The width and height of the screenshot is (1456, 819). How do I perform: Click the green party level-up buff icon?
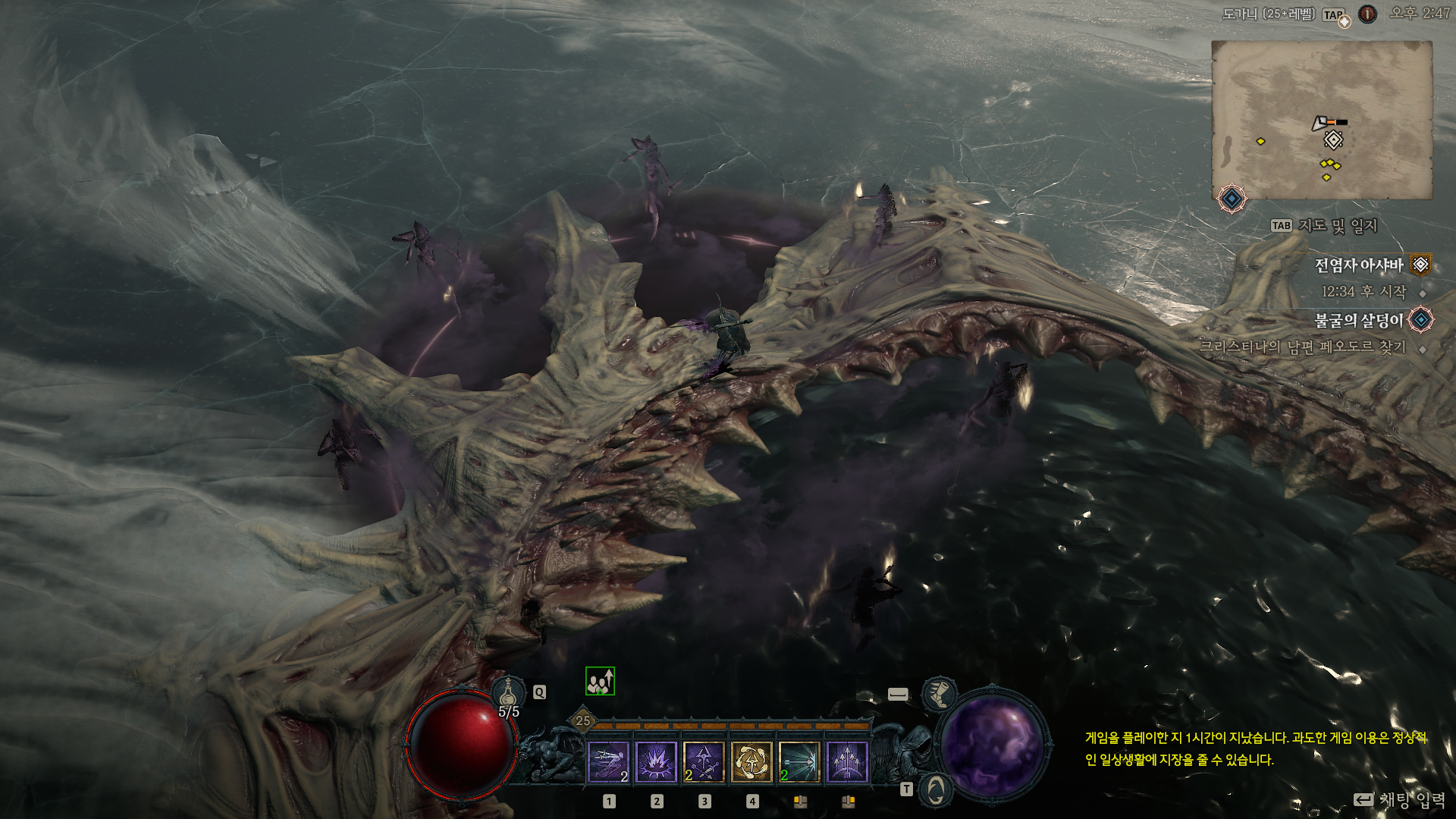(x=600, y=681)
